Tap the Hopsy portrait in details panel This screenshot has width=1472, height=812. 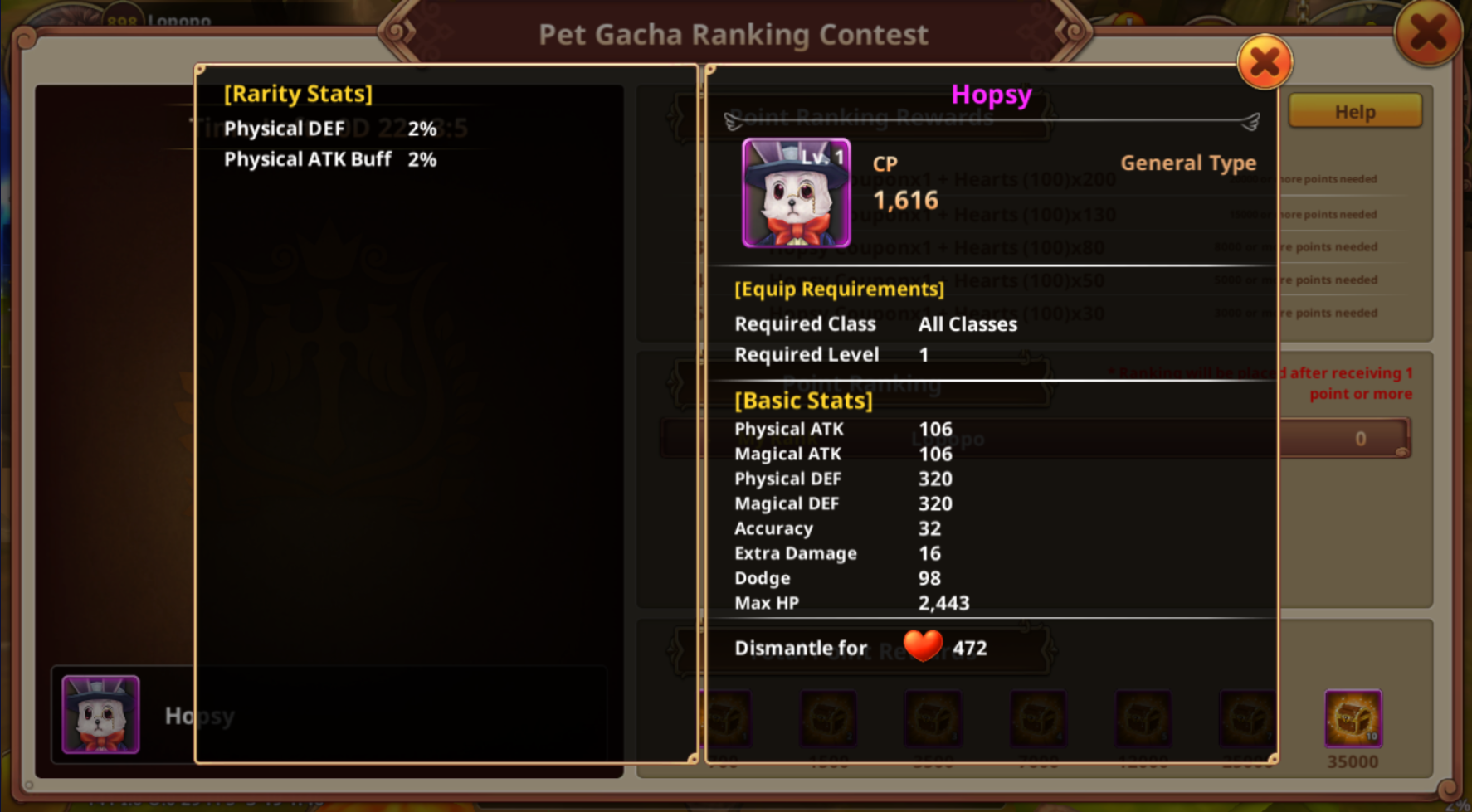coord(796,192)
